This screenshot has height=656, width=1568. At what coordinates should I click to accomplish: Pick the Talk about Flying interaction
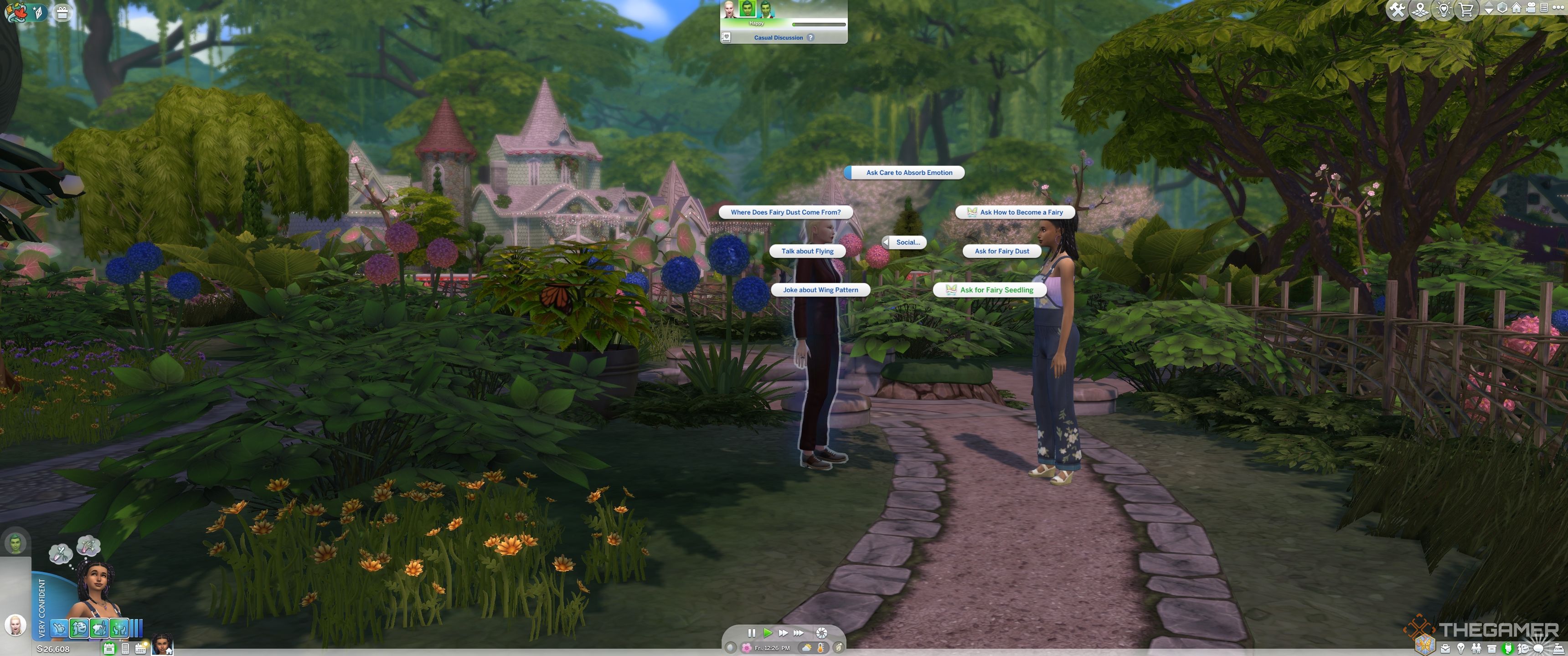tap(807, 251)
